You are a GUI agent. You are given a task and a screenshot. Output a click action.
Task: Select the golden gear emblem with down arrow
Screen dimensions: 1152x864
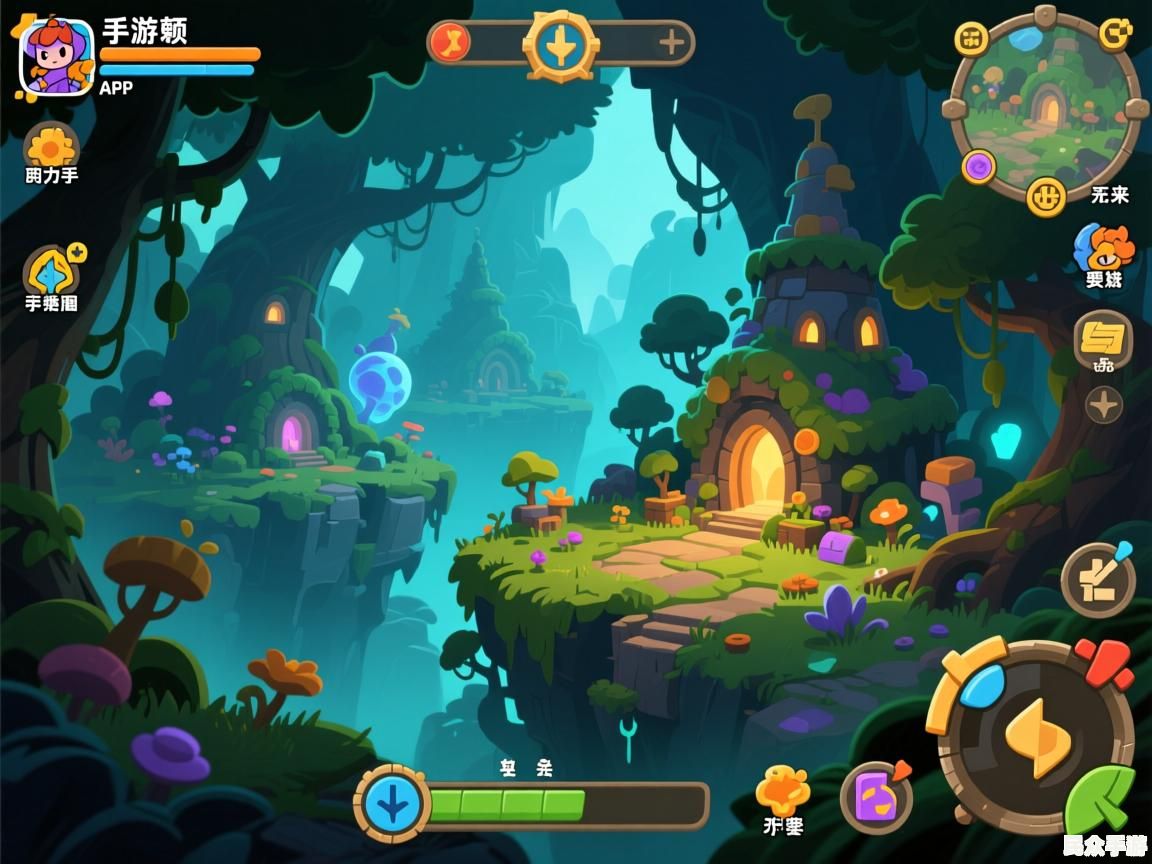(561, 46)
